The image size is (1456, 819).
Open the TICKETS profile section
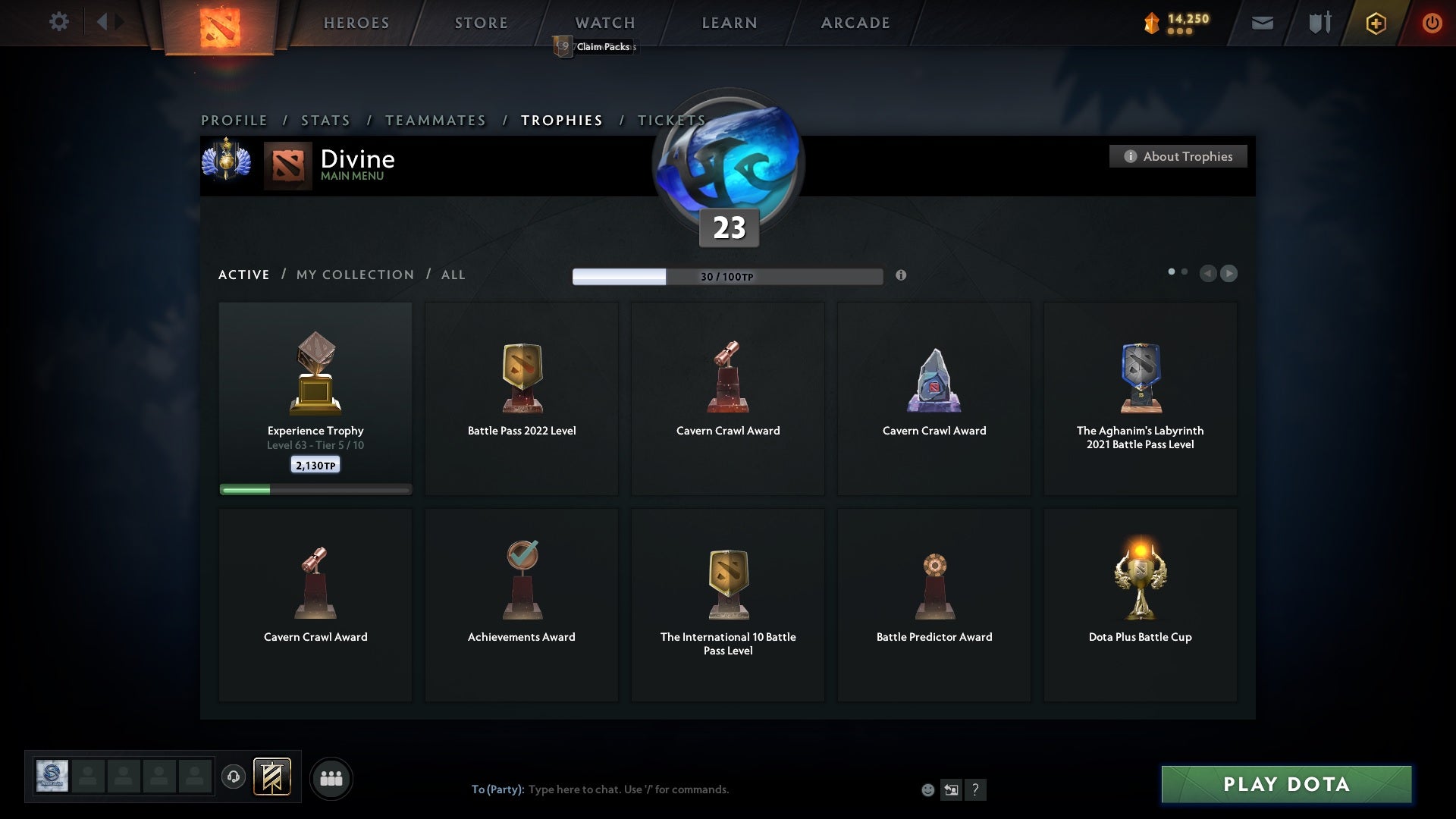pyautogui.click(x=671, y=120)
